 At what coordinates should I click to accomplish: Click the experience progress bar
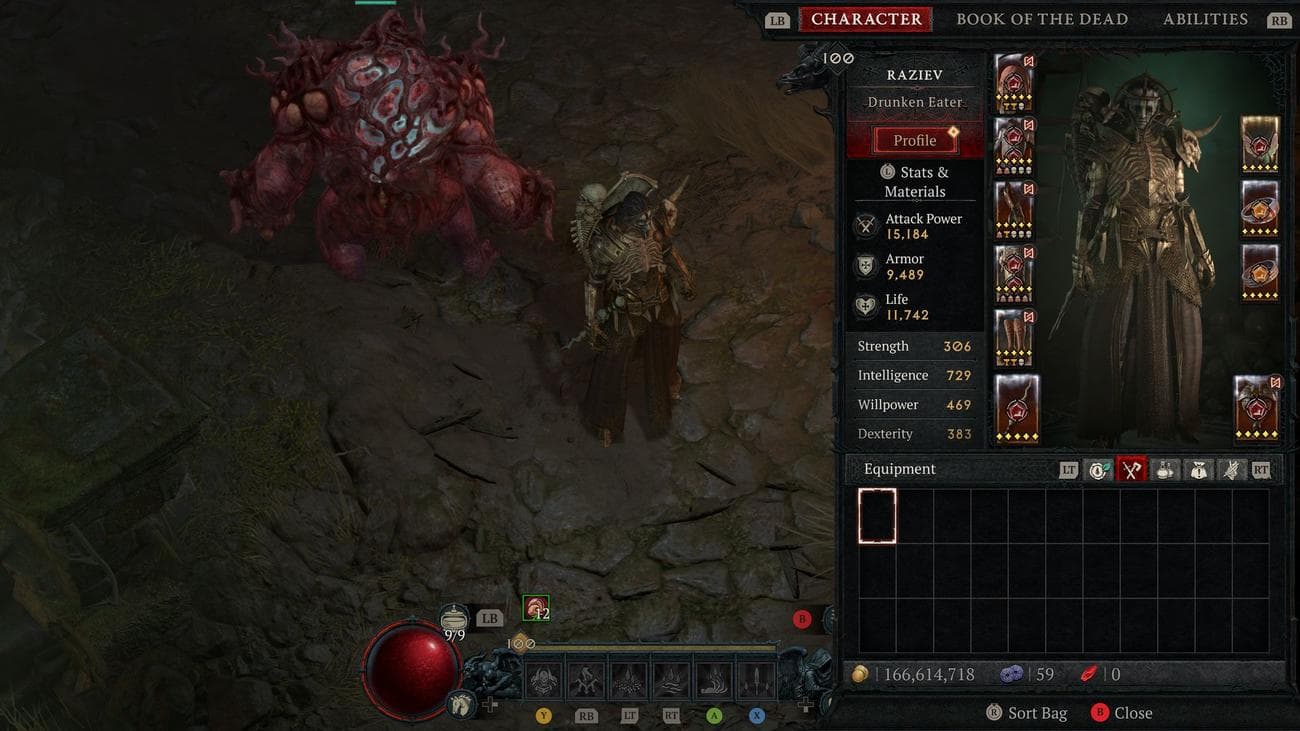click(x=650, y=648)
